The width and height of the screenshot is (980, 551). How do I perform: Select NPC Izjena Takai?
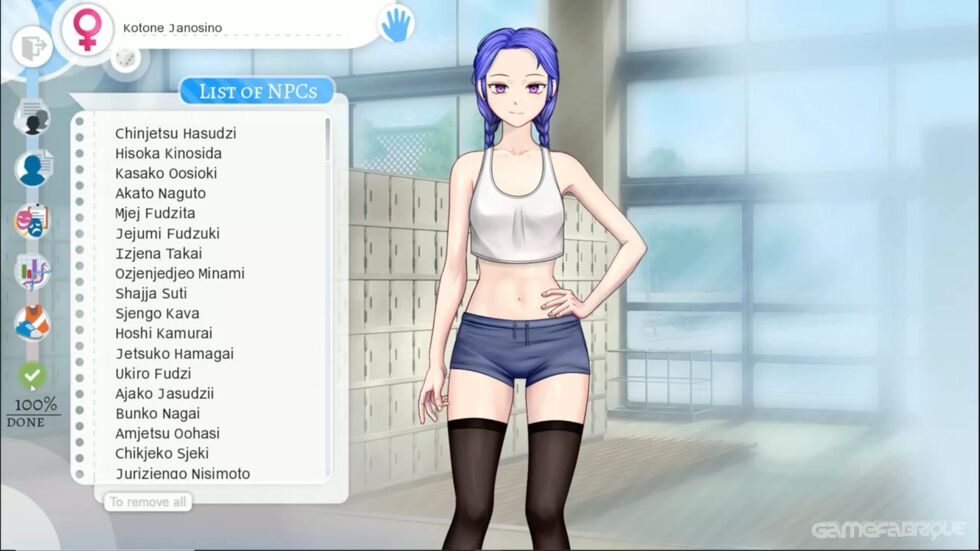tap(160, 253)
